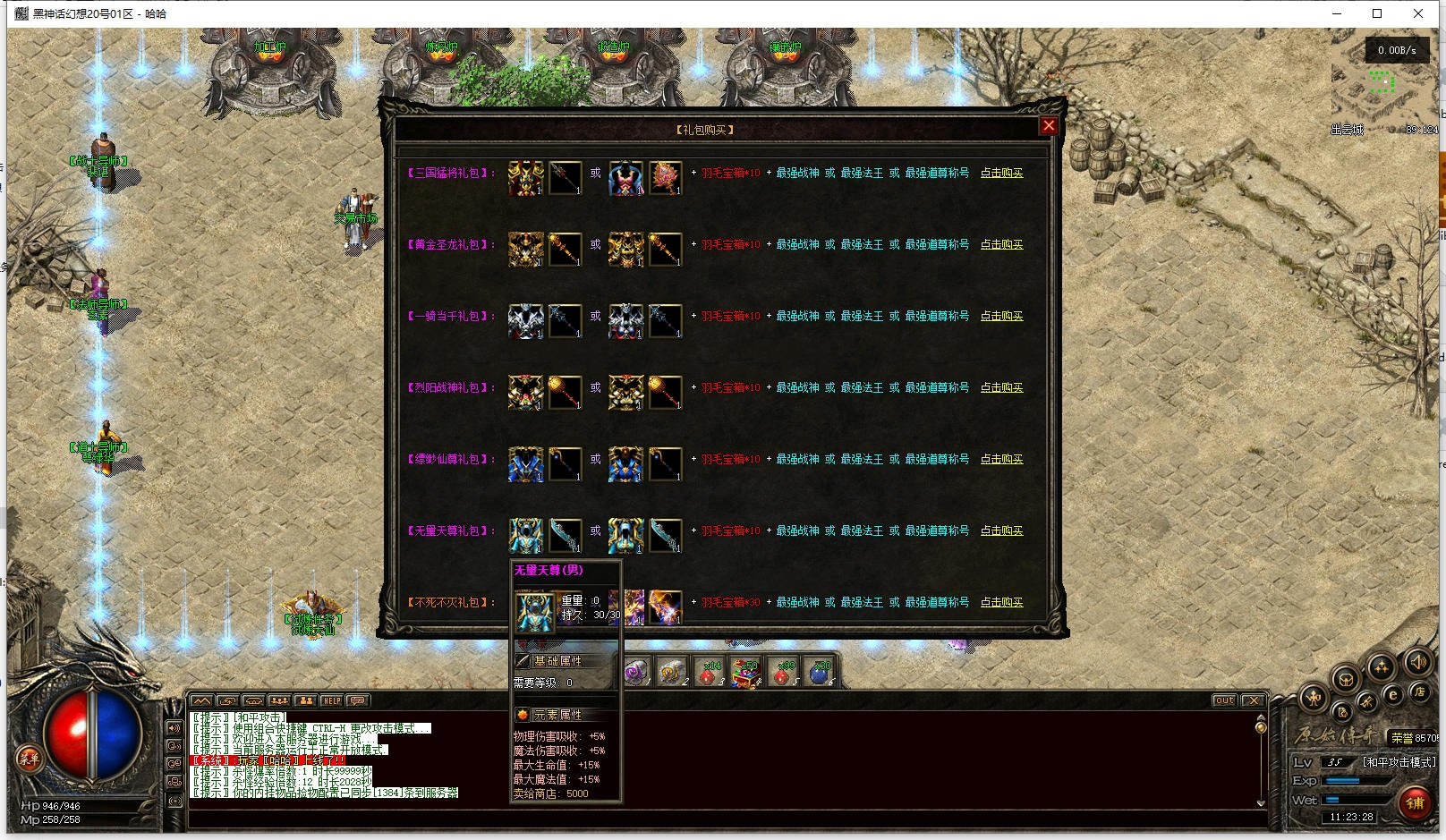Open the 店 shop round button
1446x840 pixels.
coord(1419,692)
